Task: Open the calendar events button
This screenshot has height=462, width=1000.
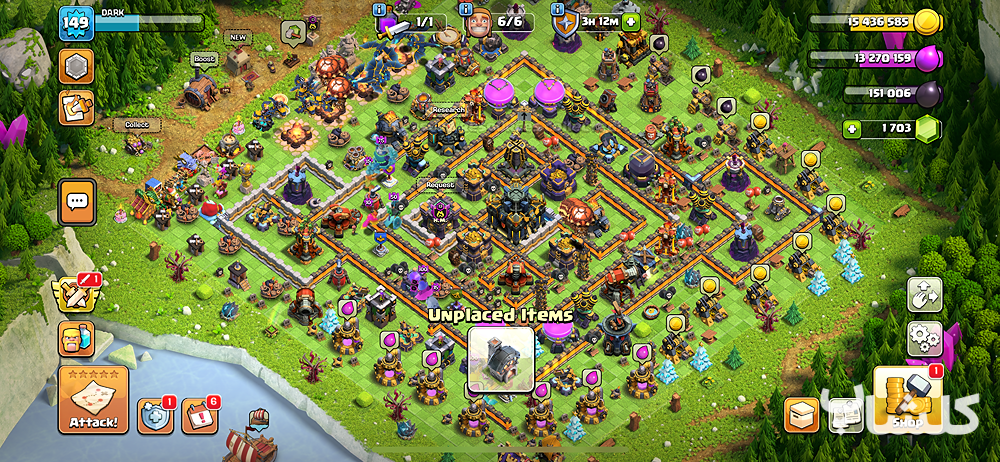Action: (x=200, y=415)
